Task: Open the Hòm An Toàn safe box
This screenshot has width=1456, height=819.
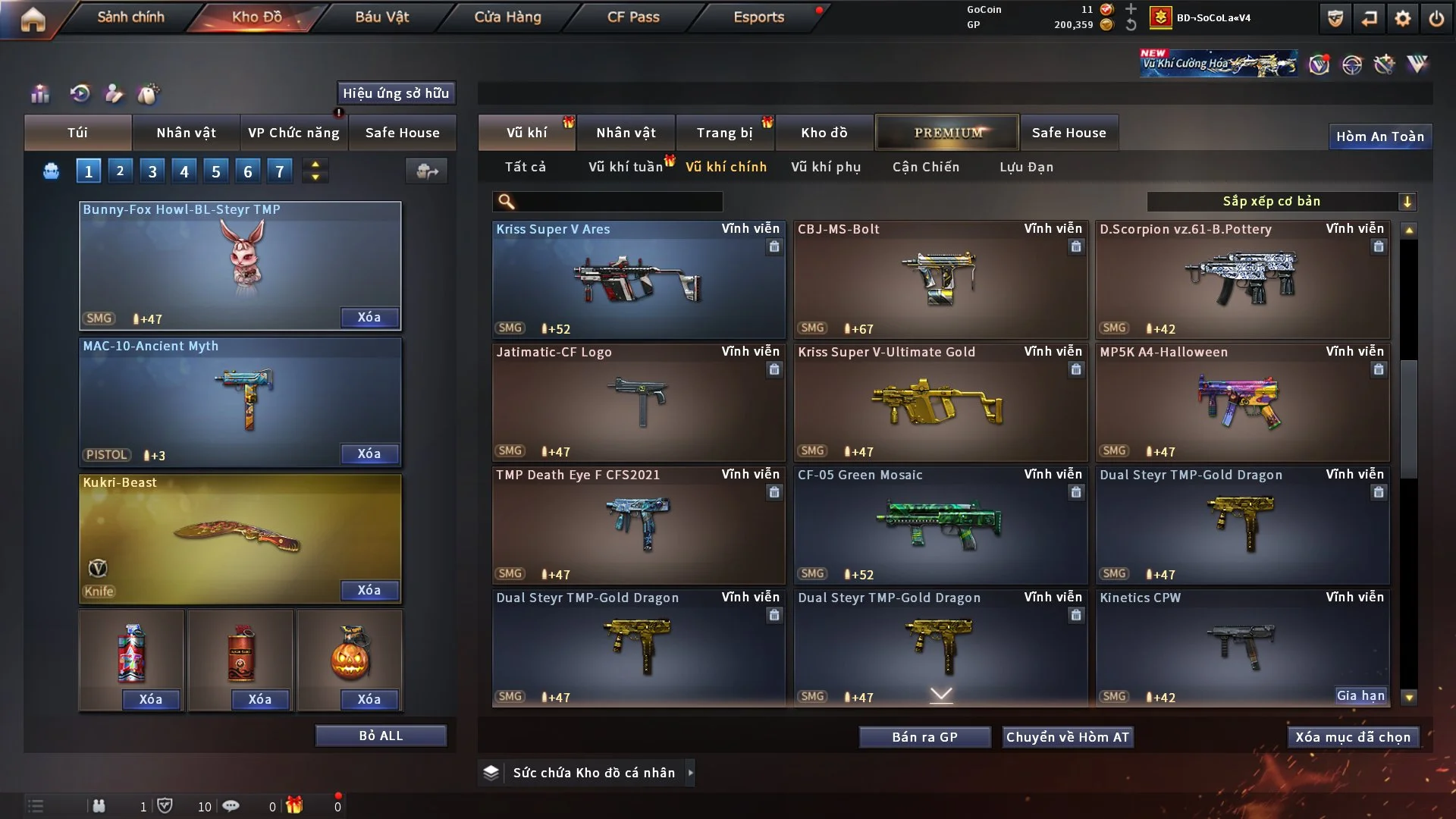Action: [x=1379, y=136]
